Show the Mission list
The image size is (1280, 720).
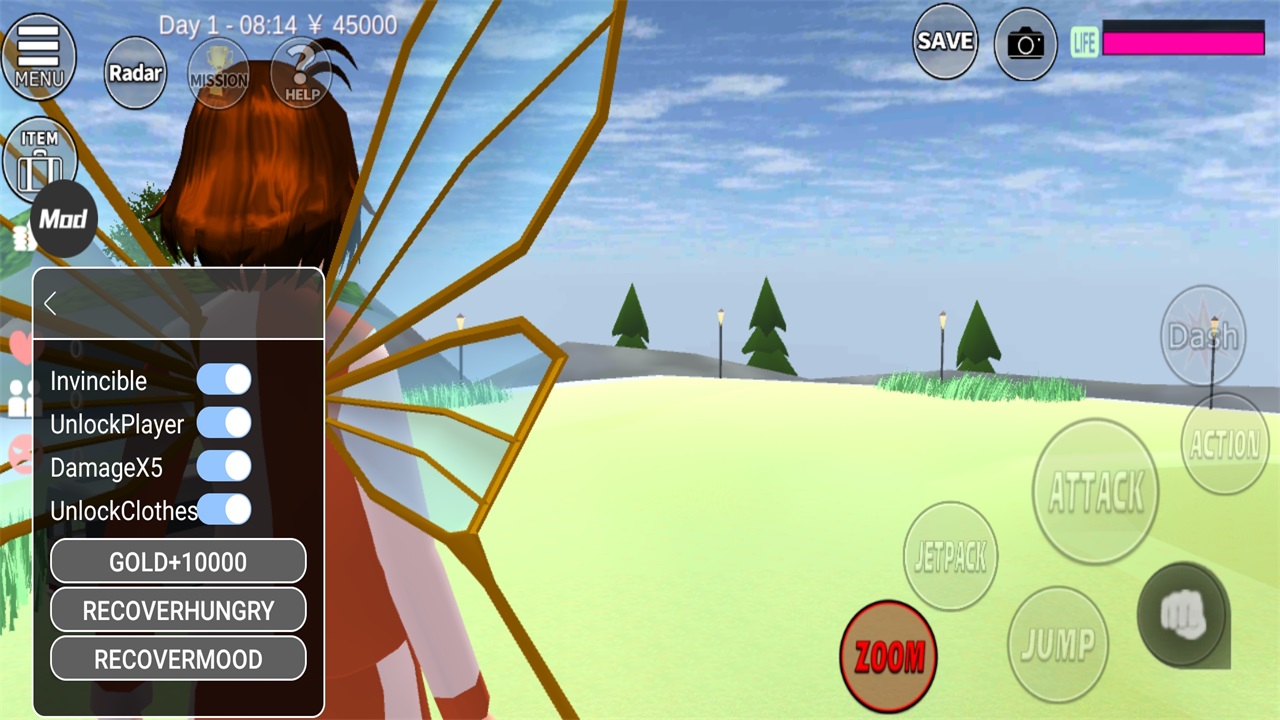[x=219, y=73]
